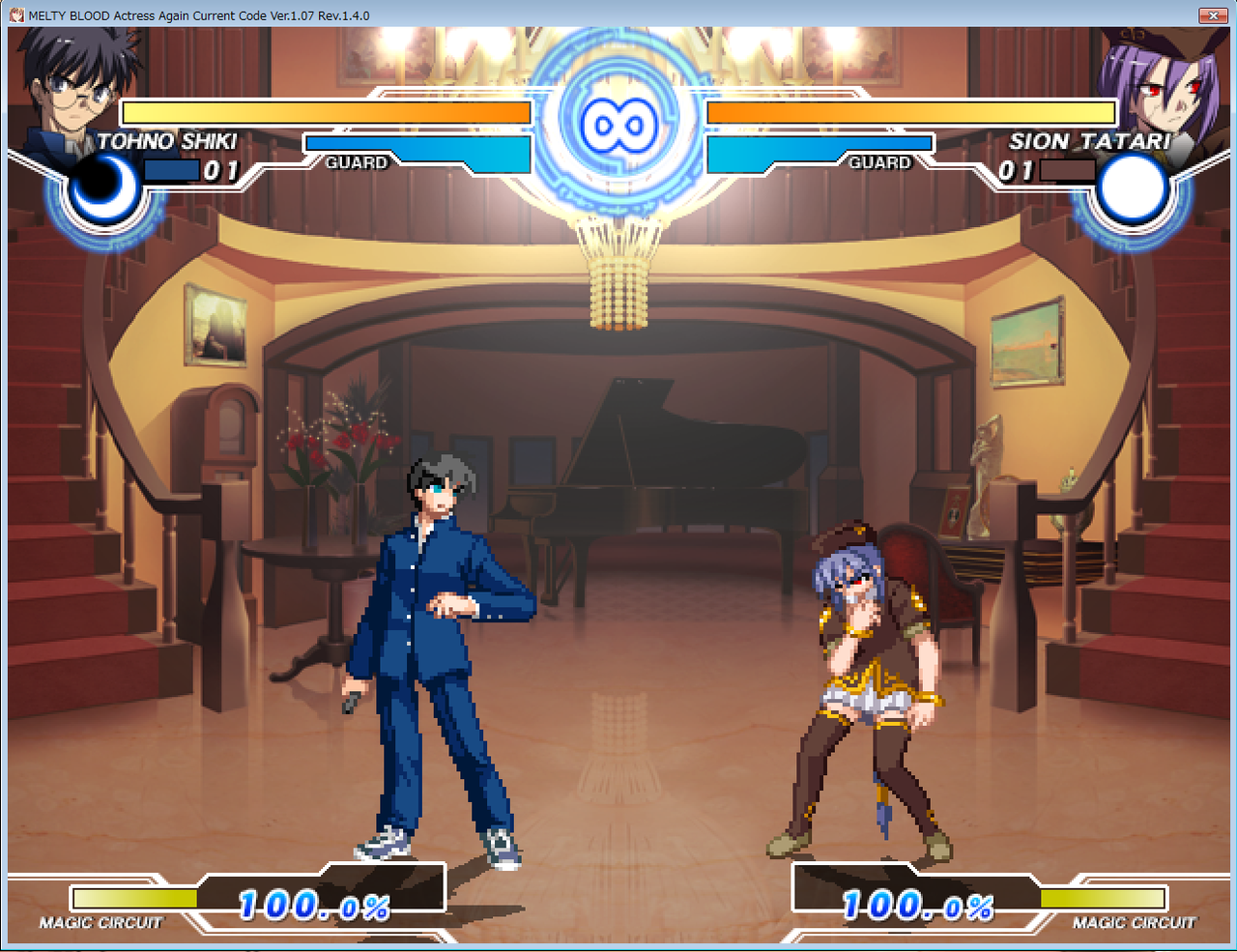Screen dimensions: 1237x952
Task: Select the TOHNO SHIKI name label
Action: coord(163,140)
